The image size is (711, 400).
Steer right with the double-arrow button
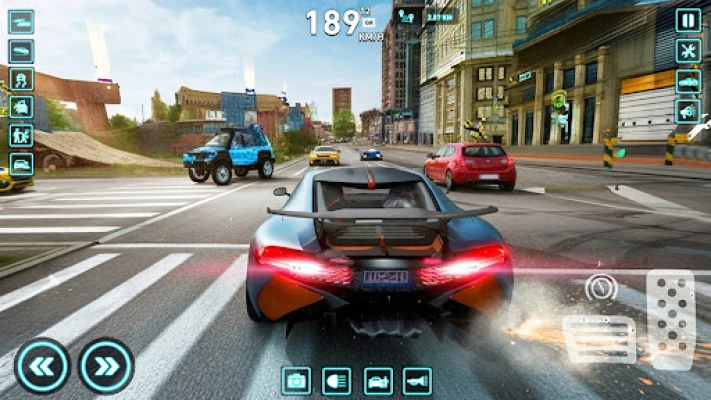[106, 366]
